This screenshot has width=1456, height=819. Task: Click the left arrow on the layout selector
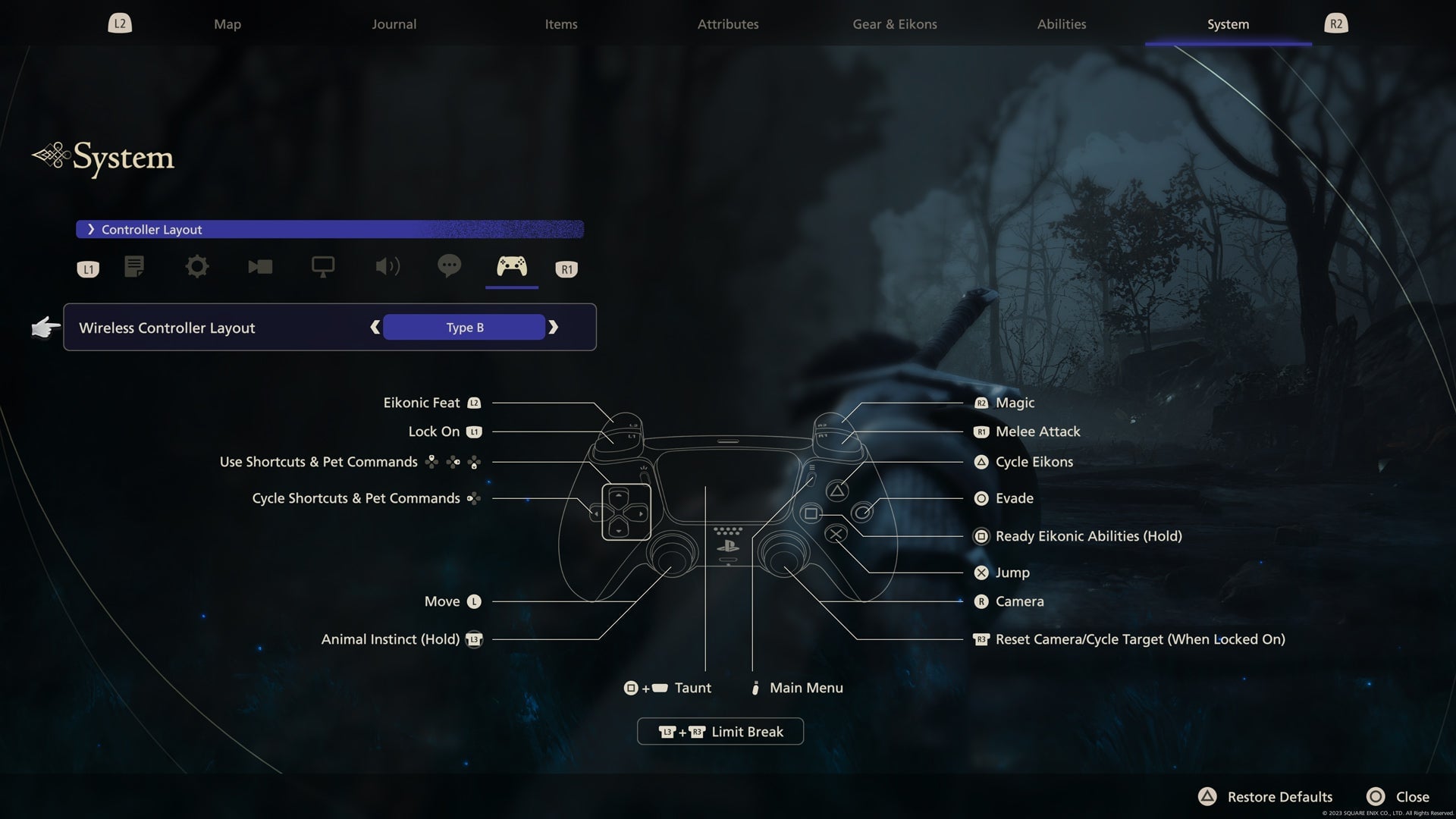coord(375,327)
